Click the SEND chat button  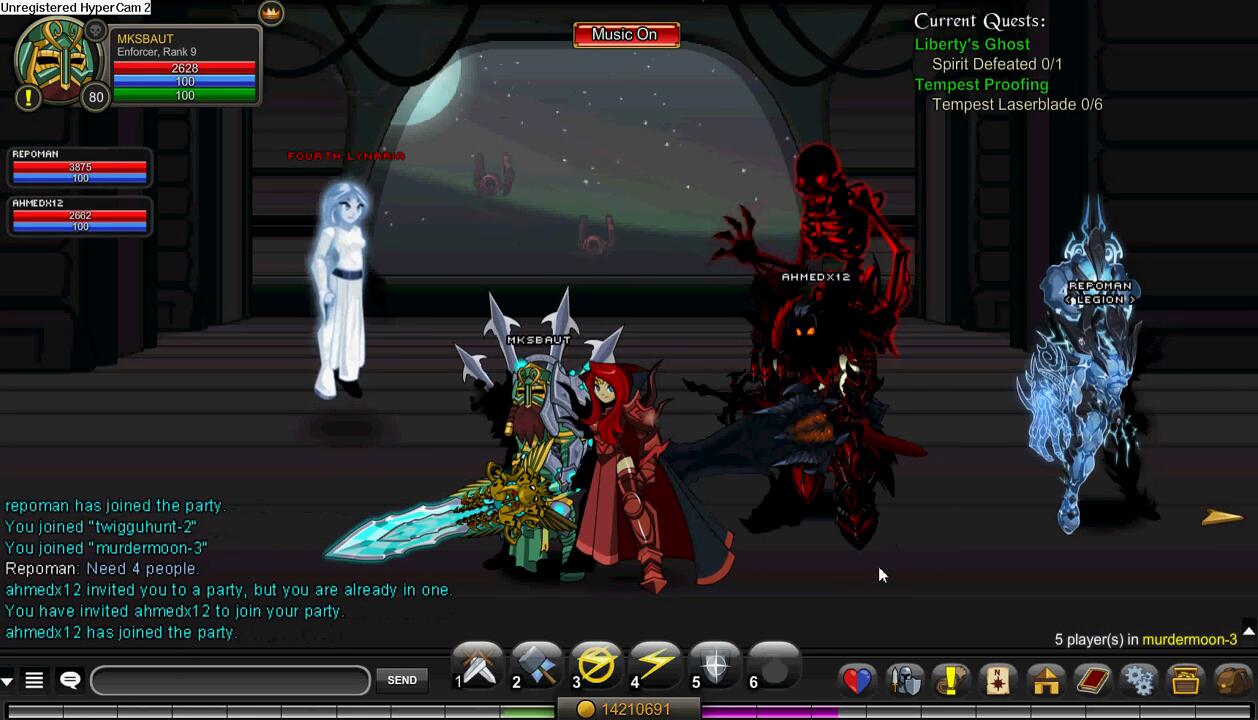402,680
